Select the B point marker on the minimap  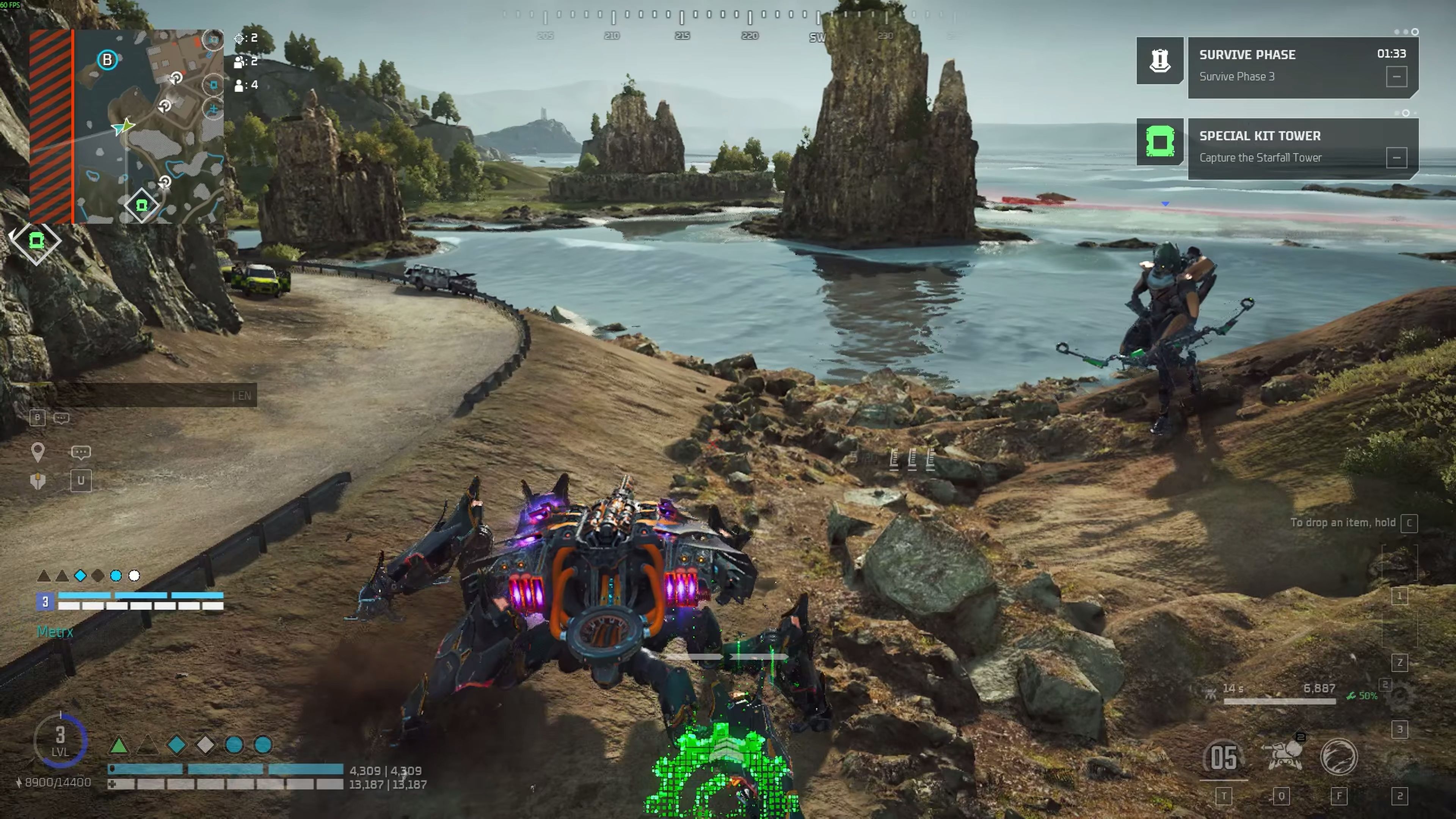tap(107, 60)
